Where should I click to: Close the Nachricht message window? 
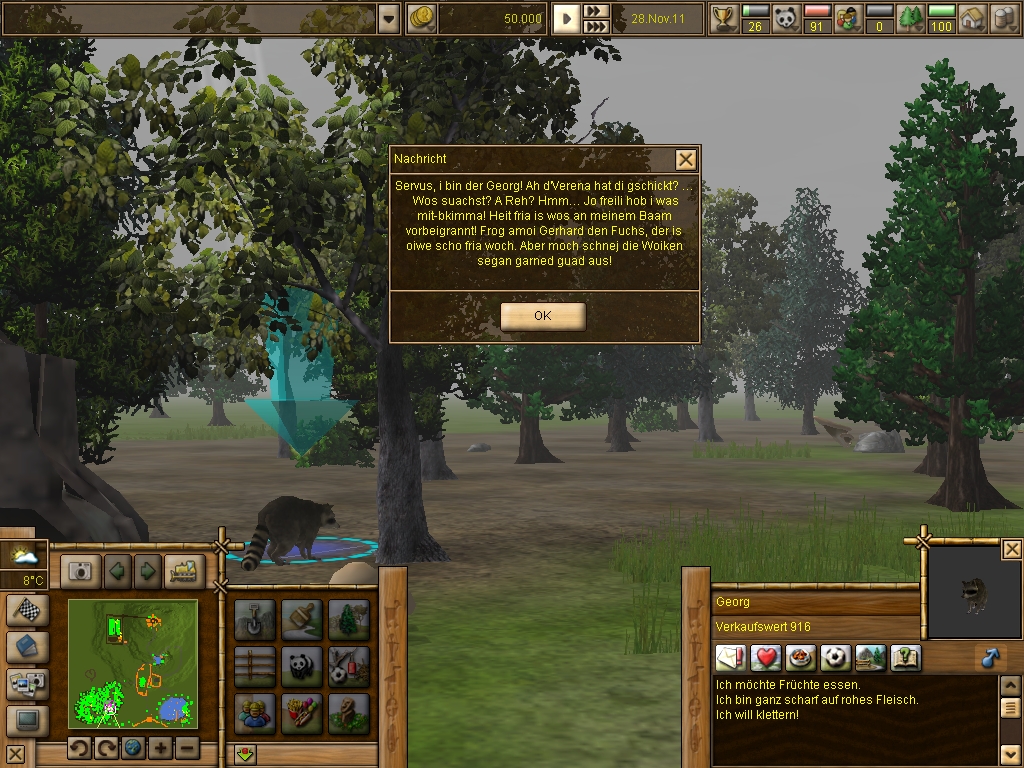point(685,160)
